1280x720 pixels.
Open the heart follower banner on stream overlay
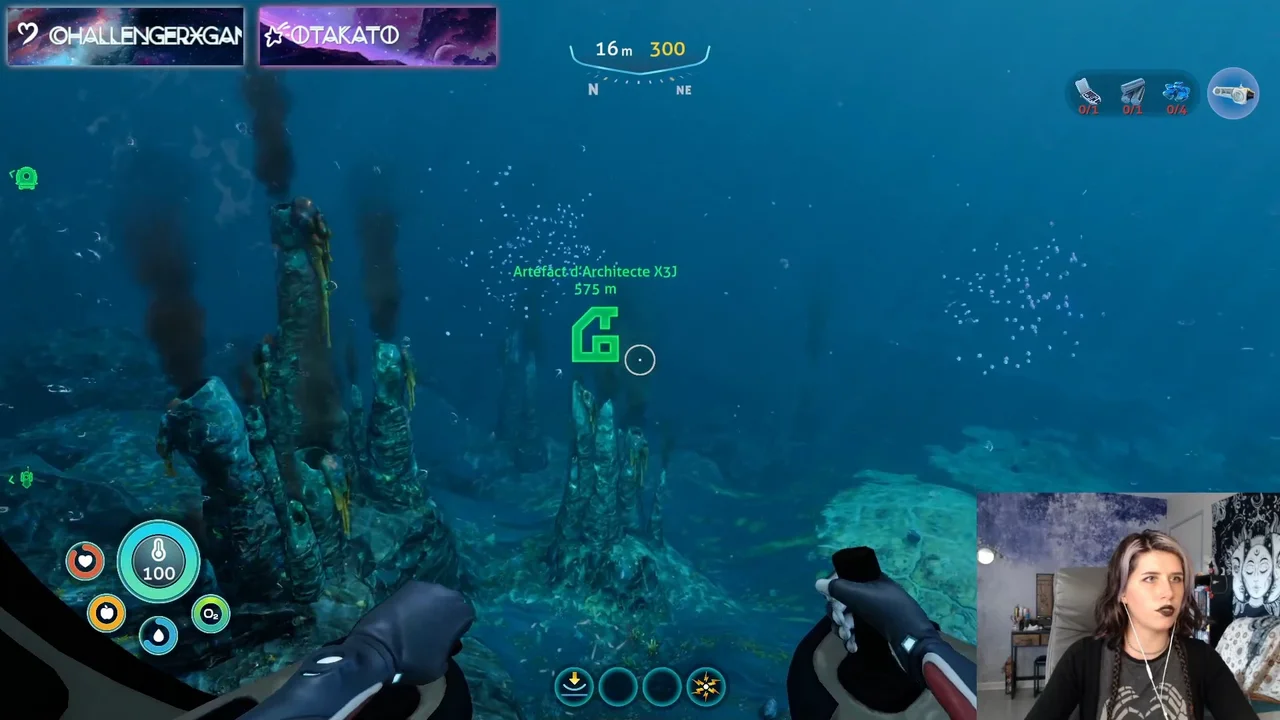[126, 37]
